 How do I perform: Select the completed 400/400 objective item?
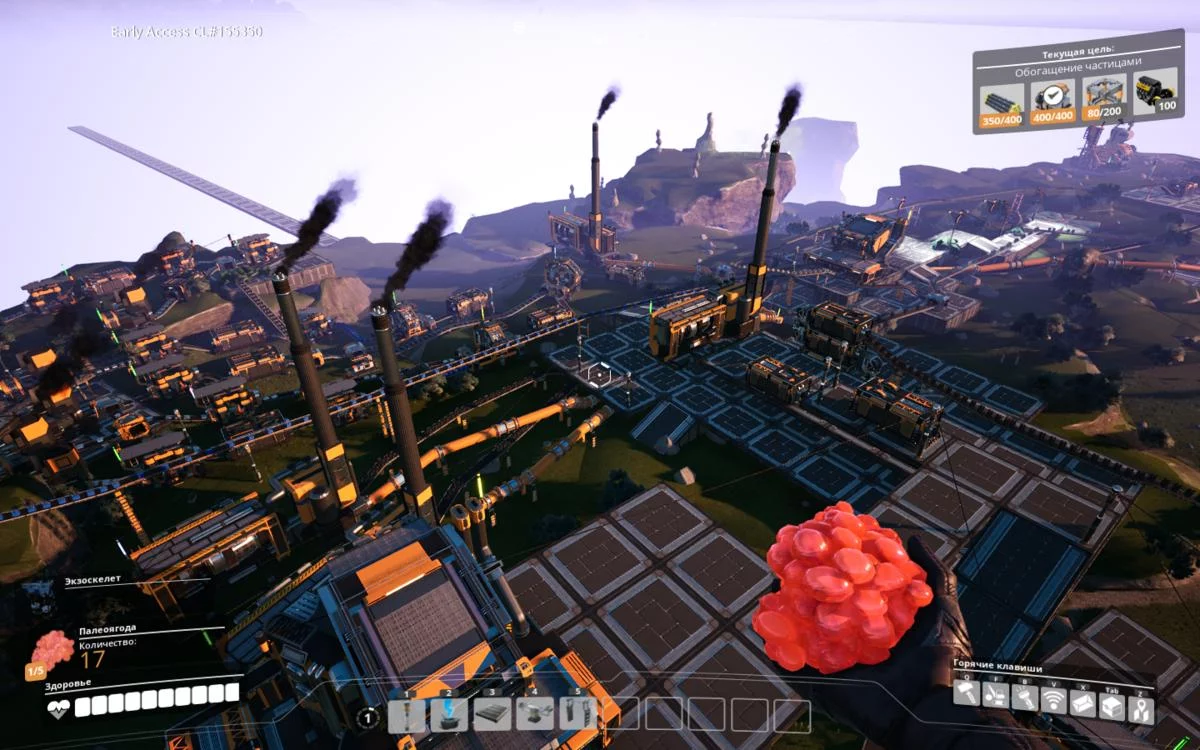(x=1053, y=101)
